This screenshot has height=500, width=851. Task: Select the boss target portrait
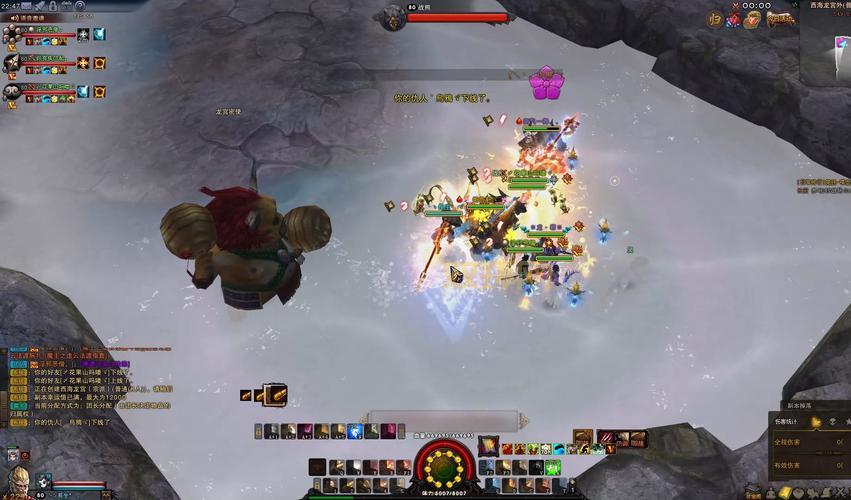coord(392,13)
